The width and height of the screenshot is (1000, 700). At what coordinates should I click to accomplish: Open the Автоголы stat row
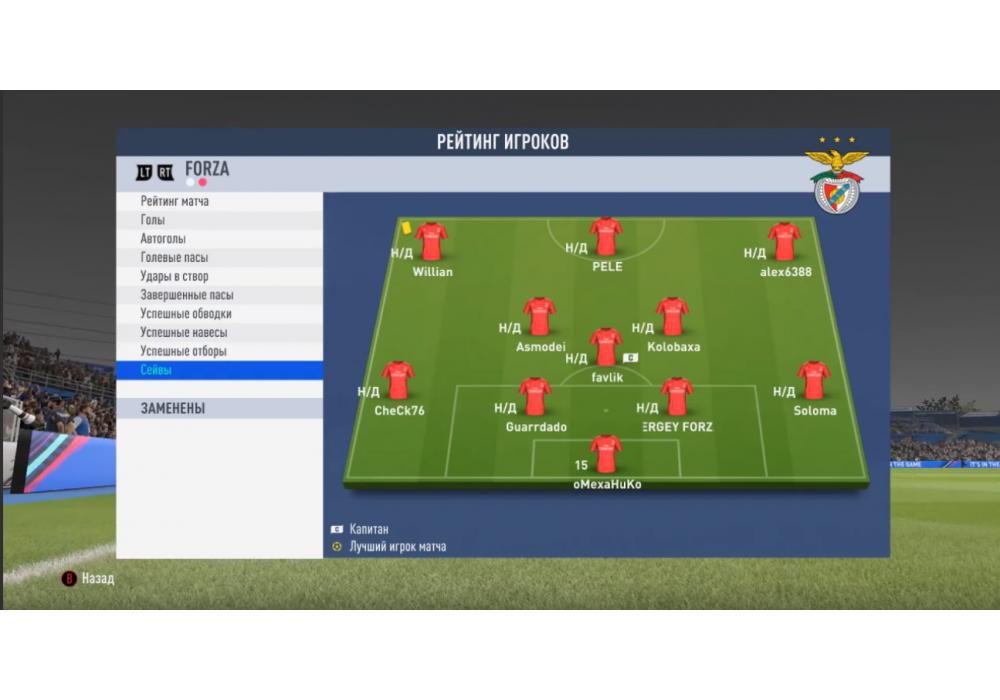coord(218,239)
